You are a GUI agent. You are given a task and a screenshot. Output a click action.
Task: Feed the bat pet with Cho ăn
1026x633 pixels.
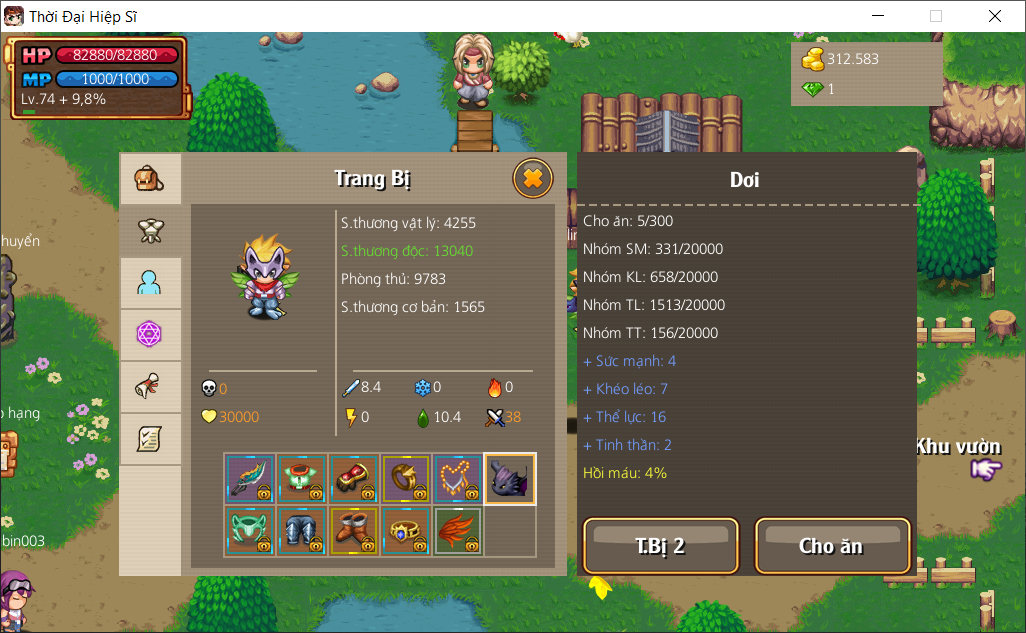(832, 546)
